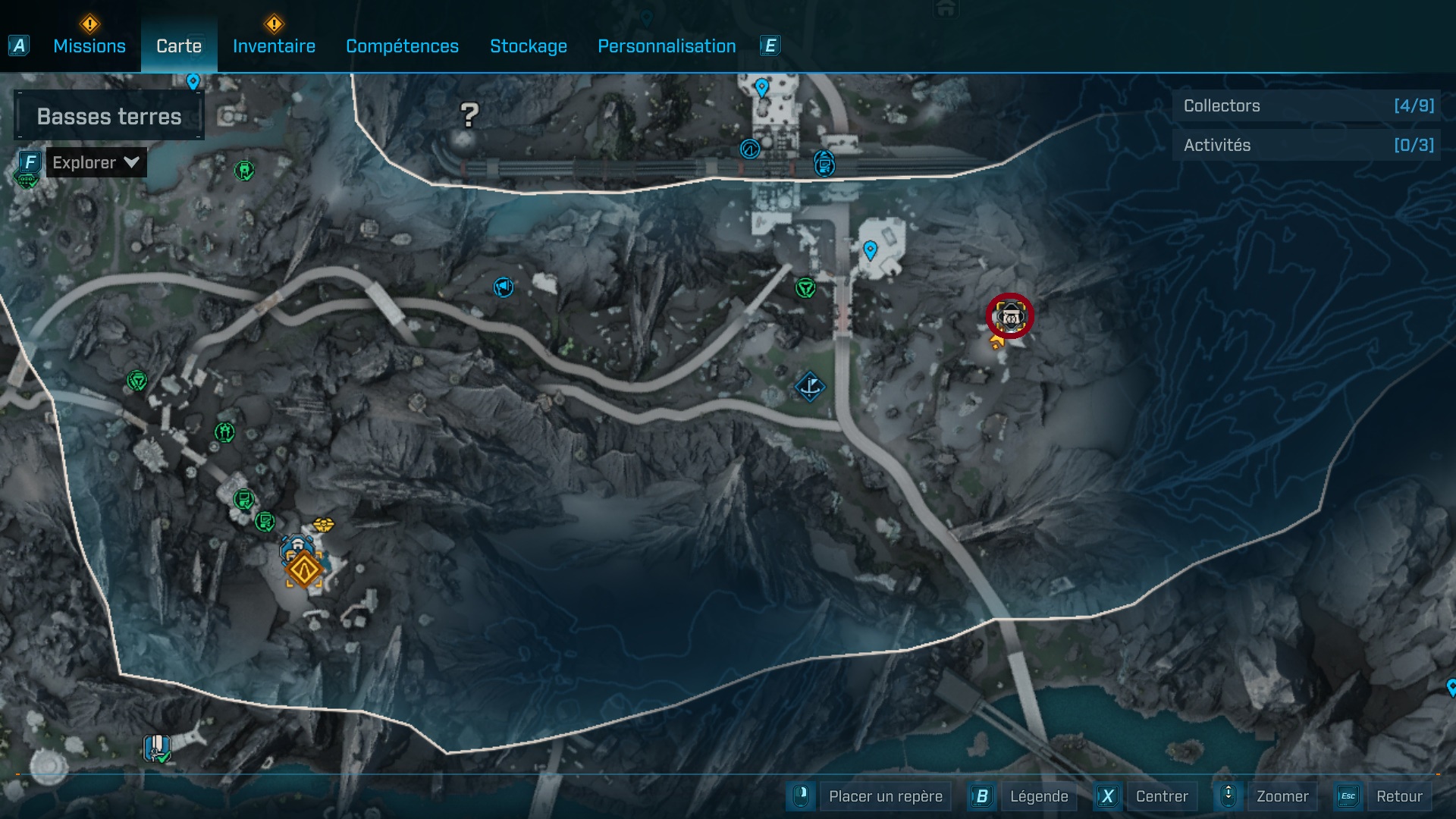This screenshot has width=1456, height=819.
Task: Click the Placer un repère button
Action: click(x=884, y=796)
